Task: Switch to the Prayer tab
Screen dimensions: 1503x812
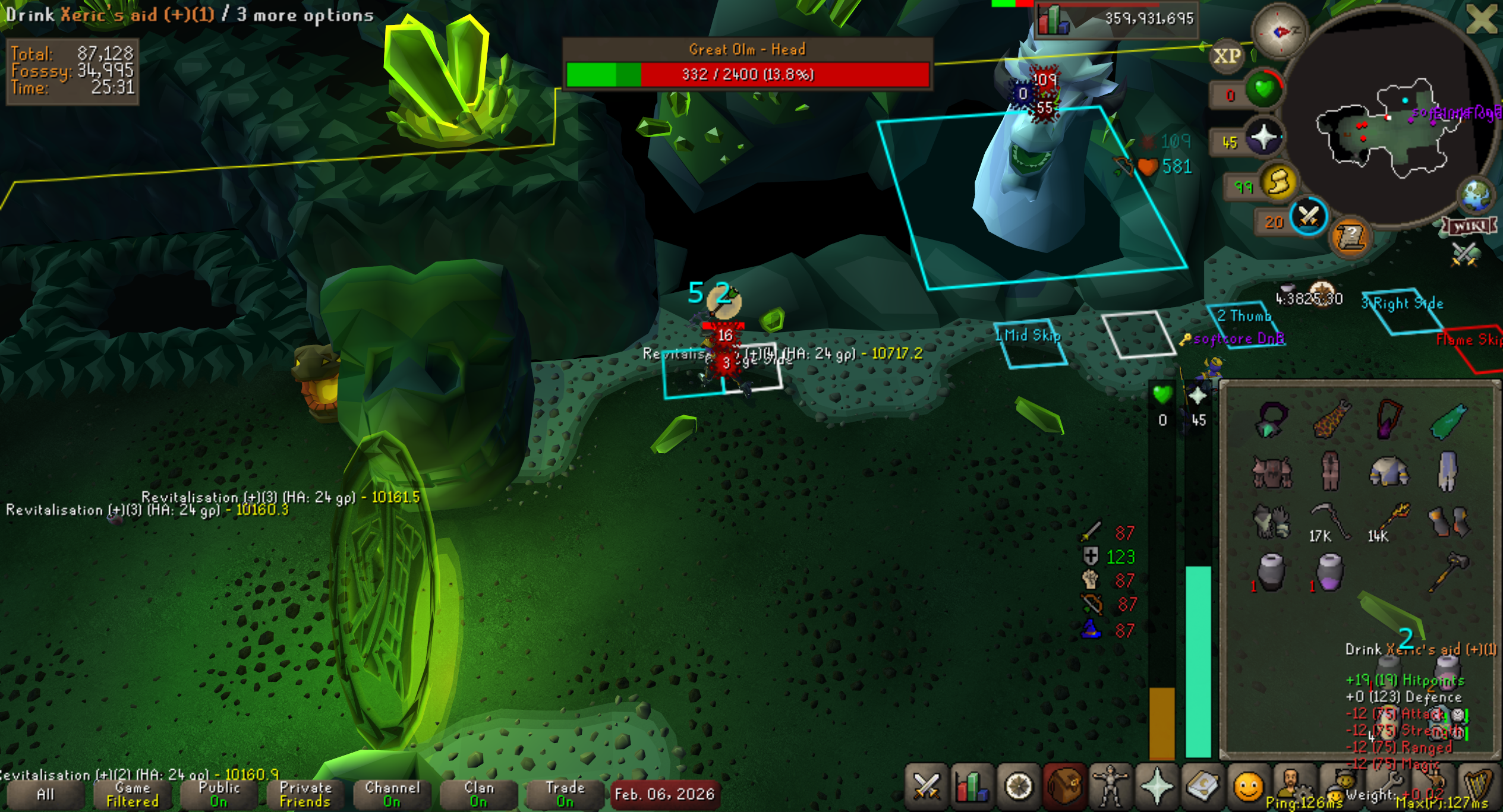Action: [1156, 786]
